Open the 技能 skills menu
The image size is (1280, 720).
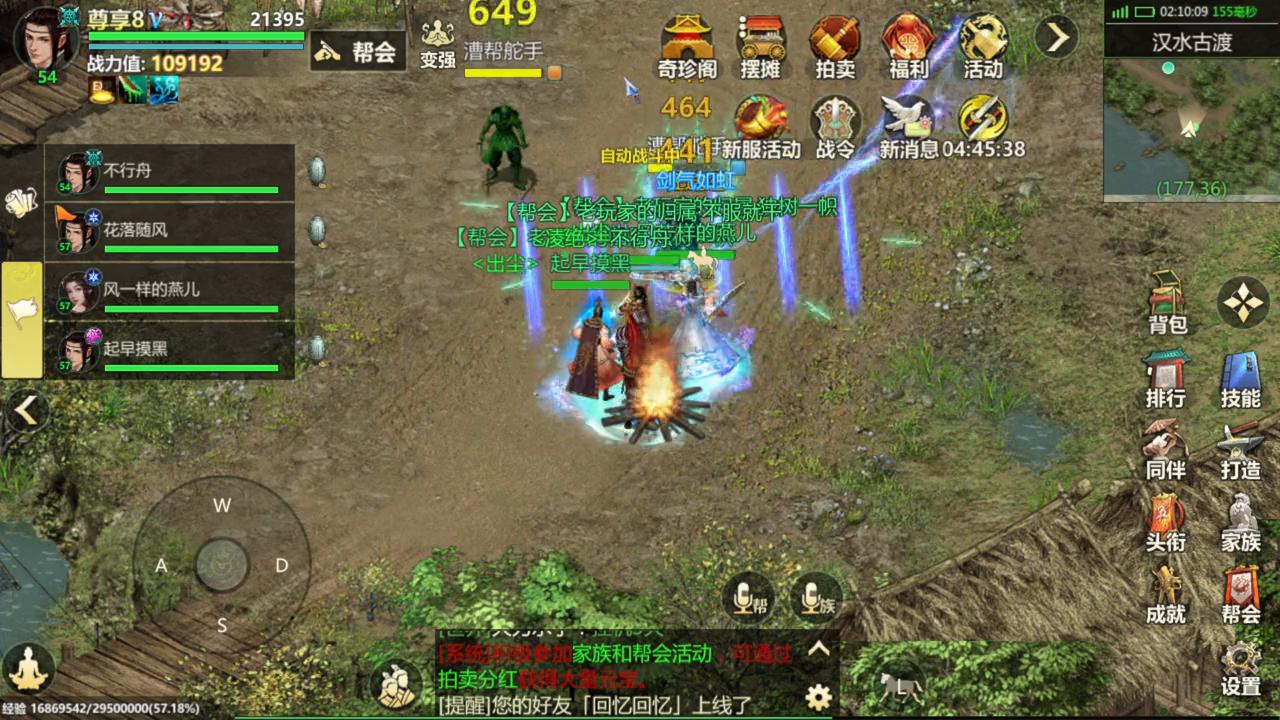1241,380
